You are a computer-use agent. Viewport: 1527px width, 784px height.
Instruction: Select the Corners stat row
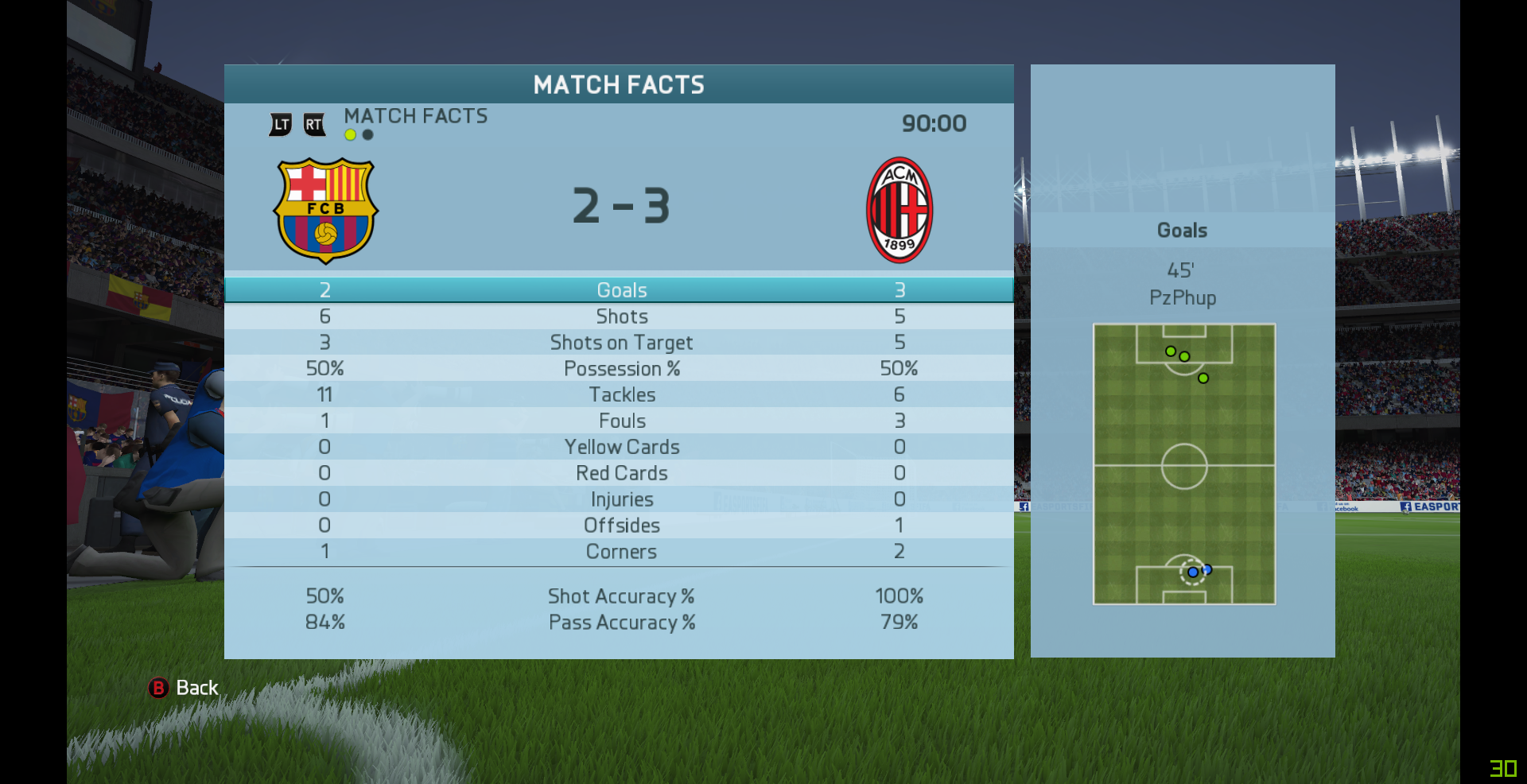pos(621,552)
